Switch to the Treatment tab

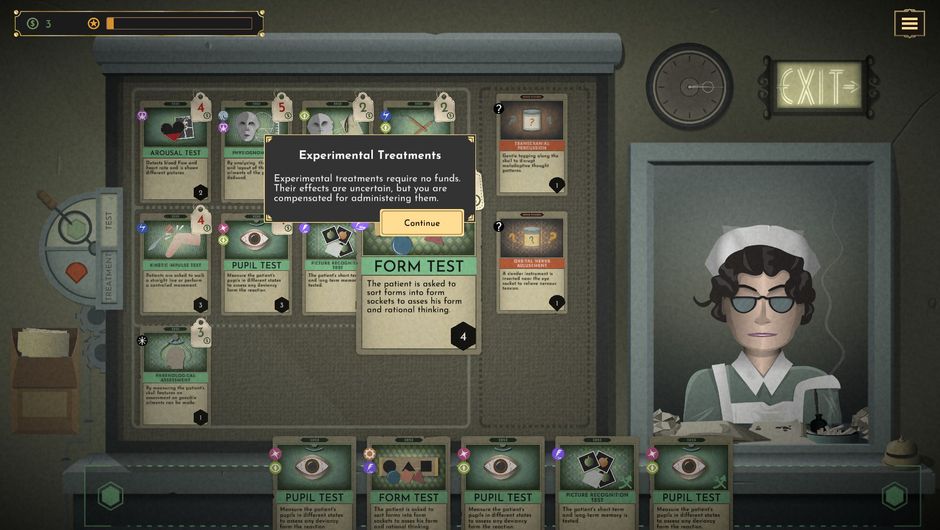pos(109,274)
